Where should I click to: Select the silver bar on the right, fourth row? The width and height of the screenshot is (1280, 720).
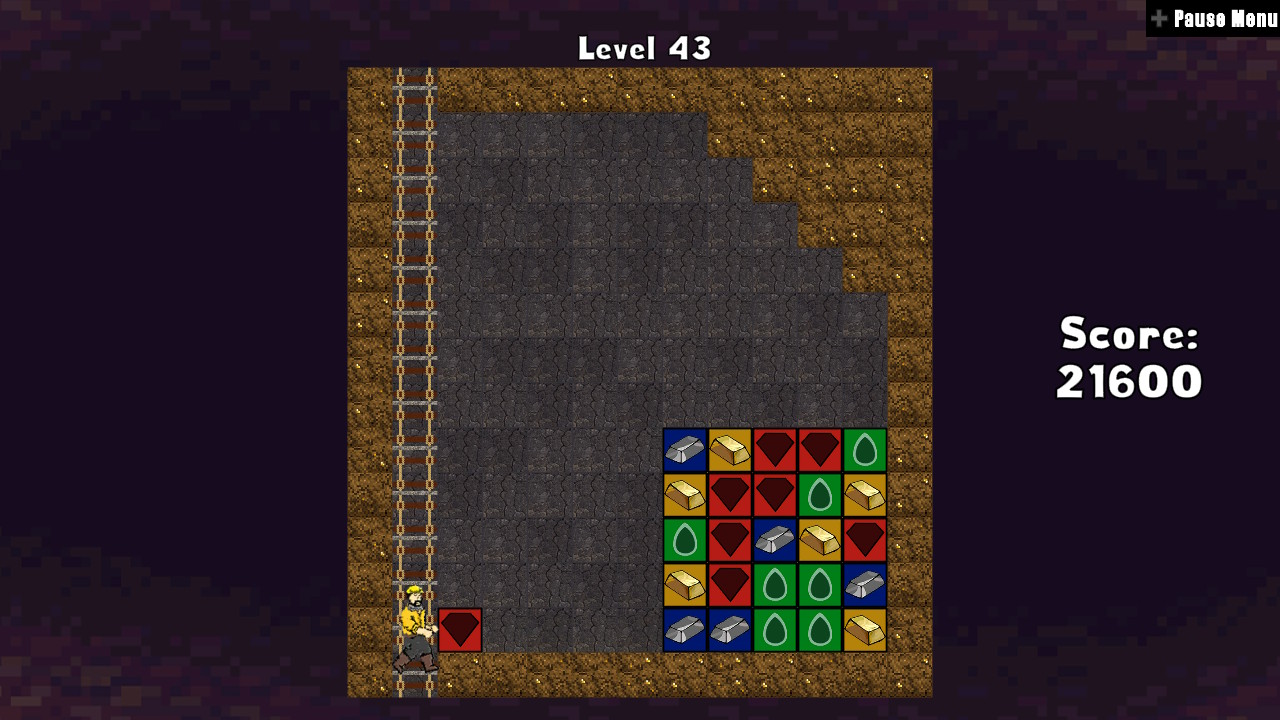(865, 585)
